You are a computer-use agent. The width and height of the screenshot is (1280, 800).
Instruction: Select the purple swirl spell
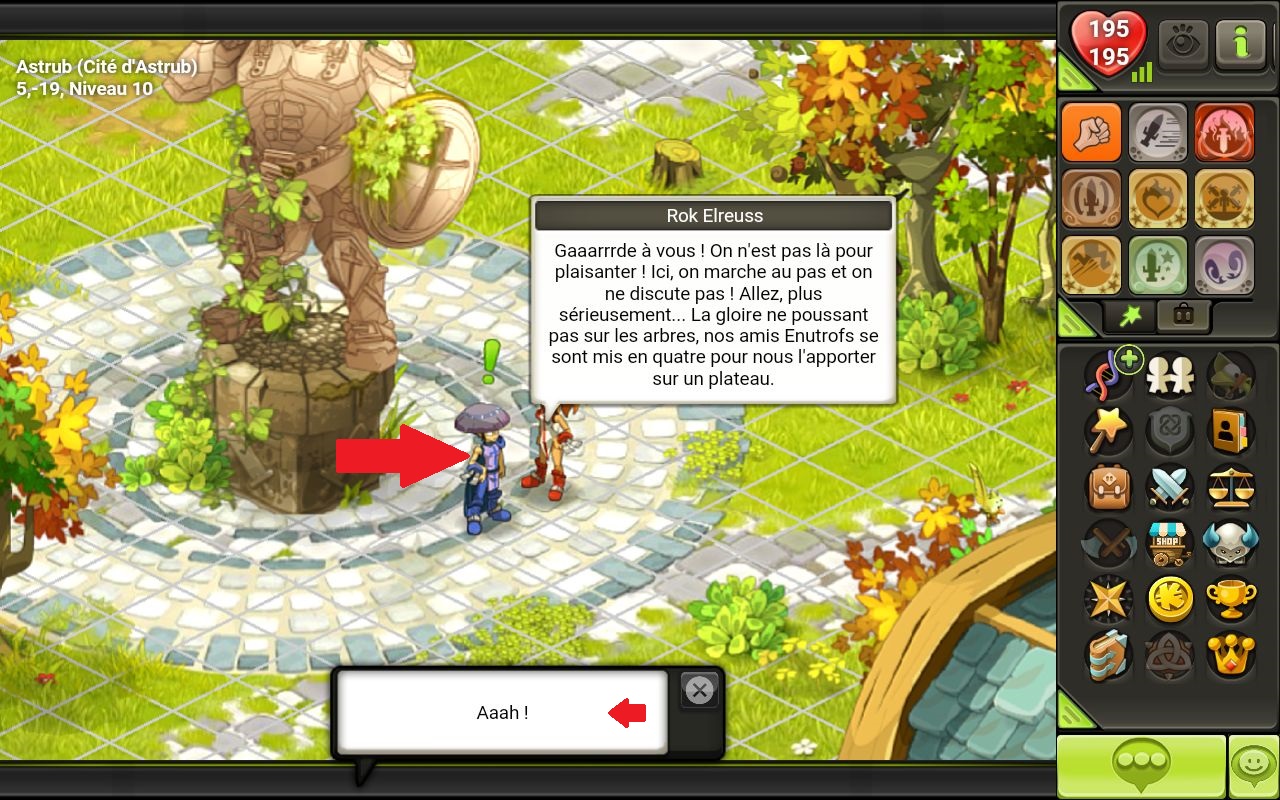click(x=1224, y=265)
